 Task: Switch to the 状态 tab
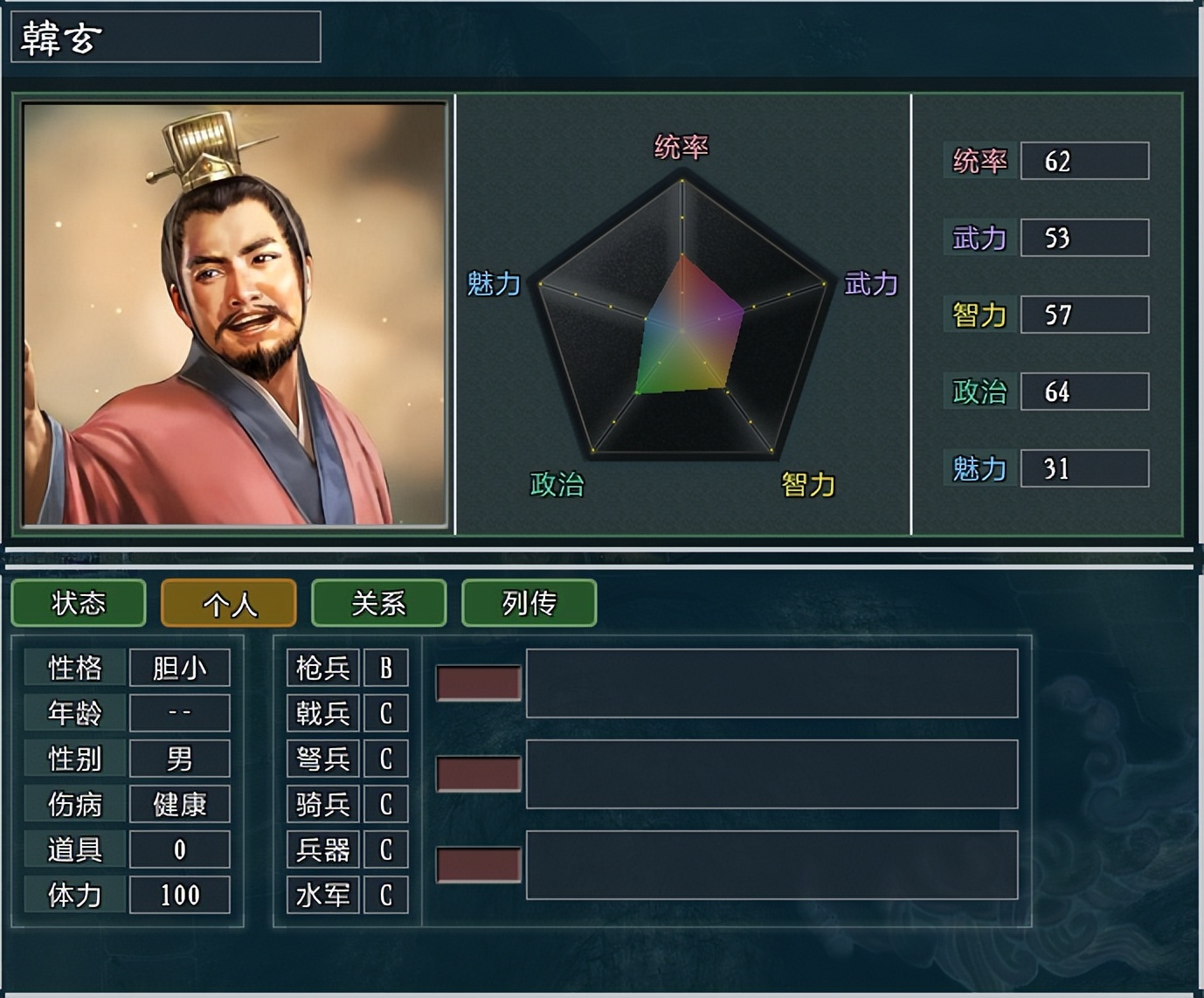78,603
